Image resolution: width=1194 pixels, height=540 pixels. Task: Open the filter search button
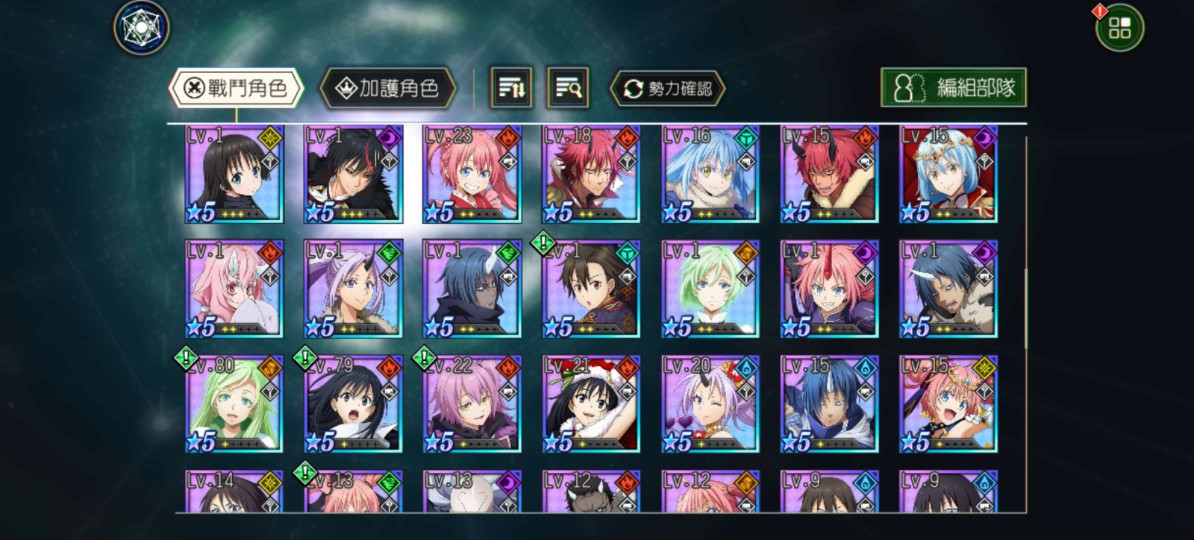click(567, 88)
